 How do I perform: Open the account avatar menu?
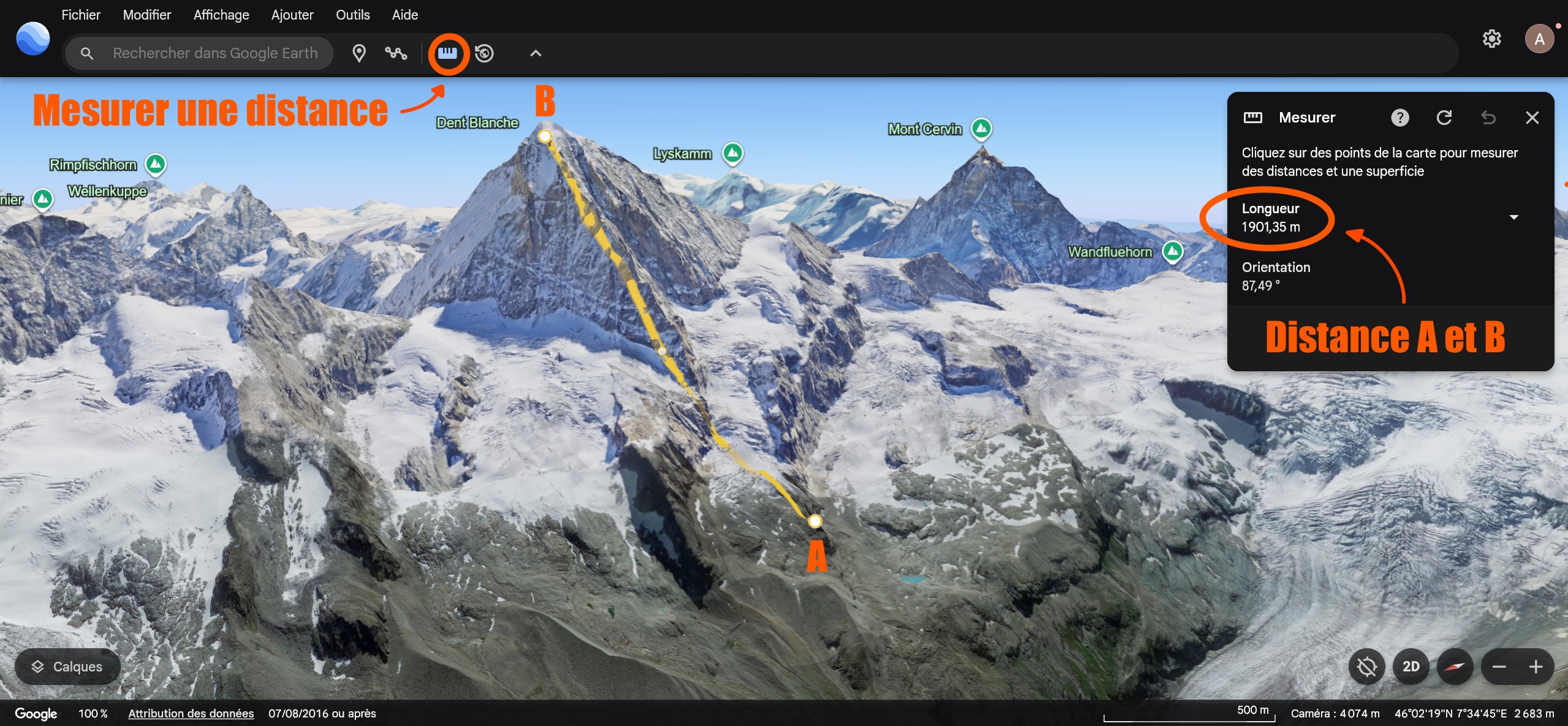coord(1539,39)
